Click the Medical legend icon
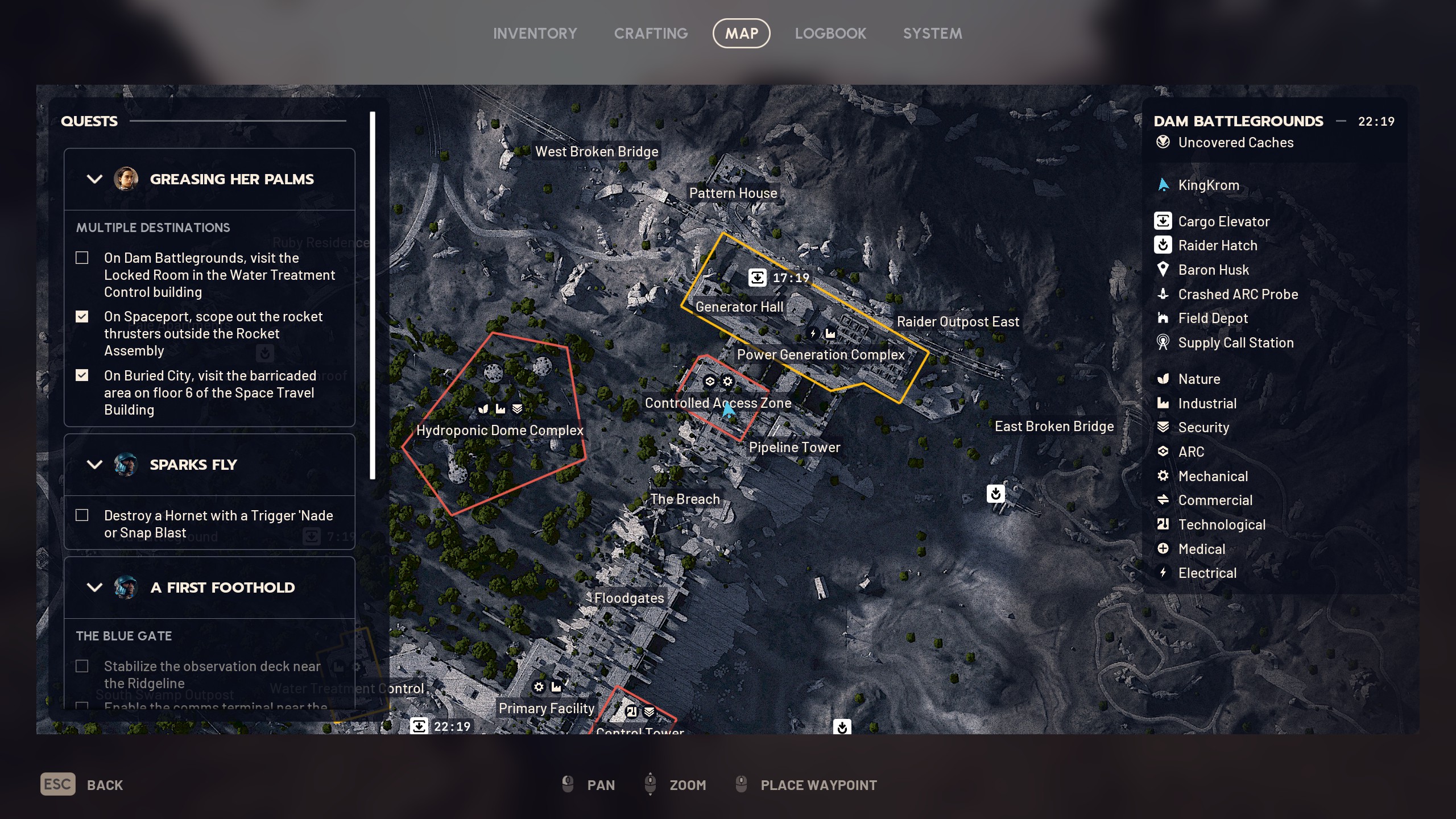The height and width of the screenshot is (819, 1456). [x=1163, y=548]
